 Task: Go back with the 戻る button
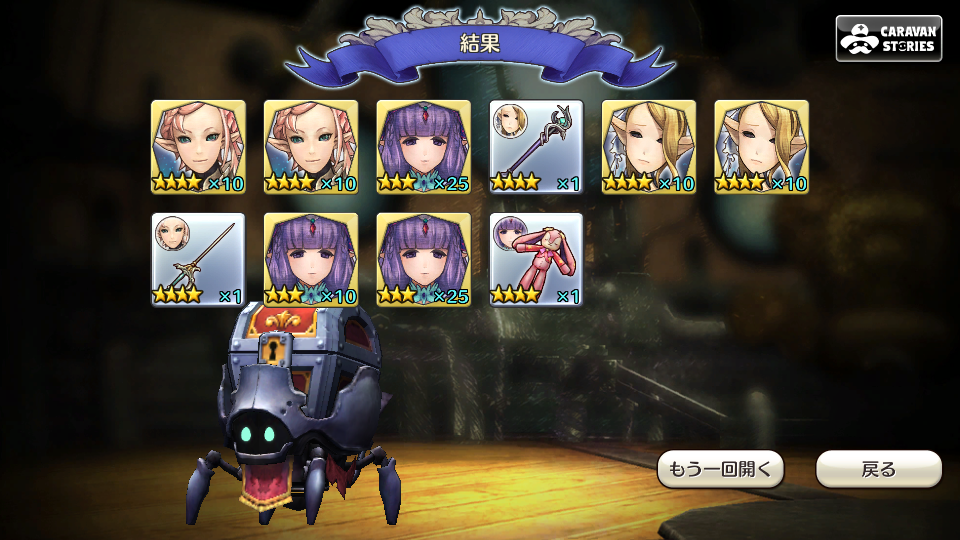click(878, 469)
